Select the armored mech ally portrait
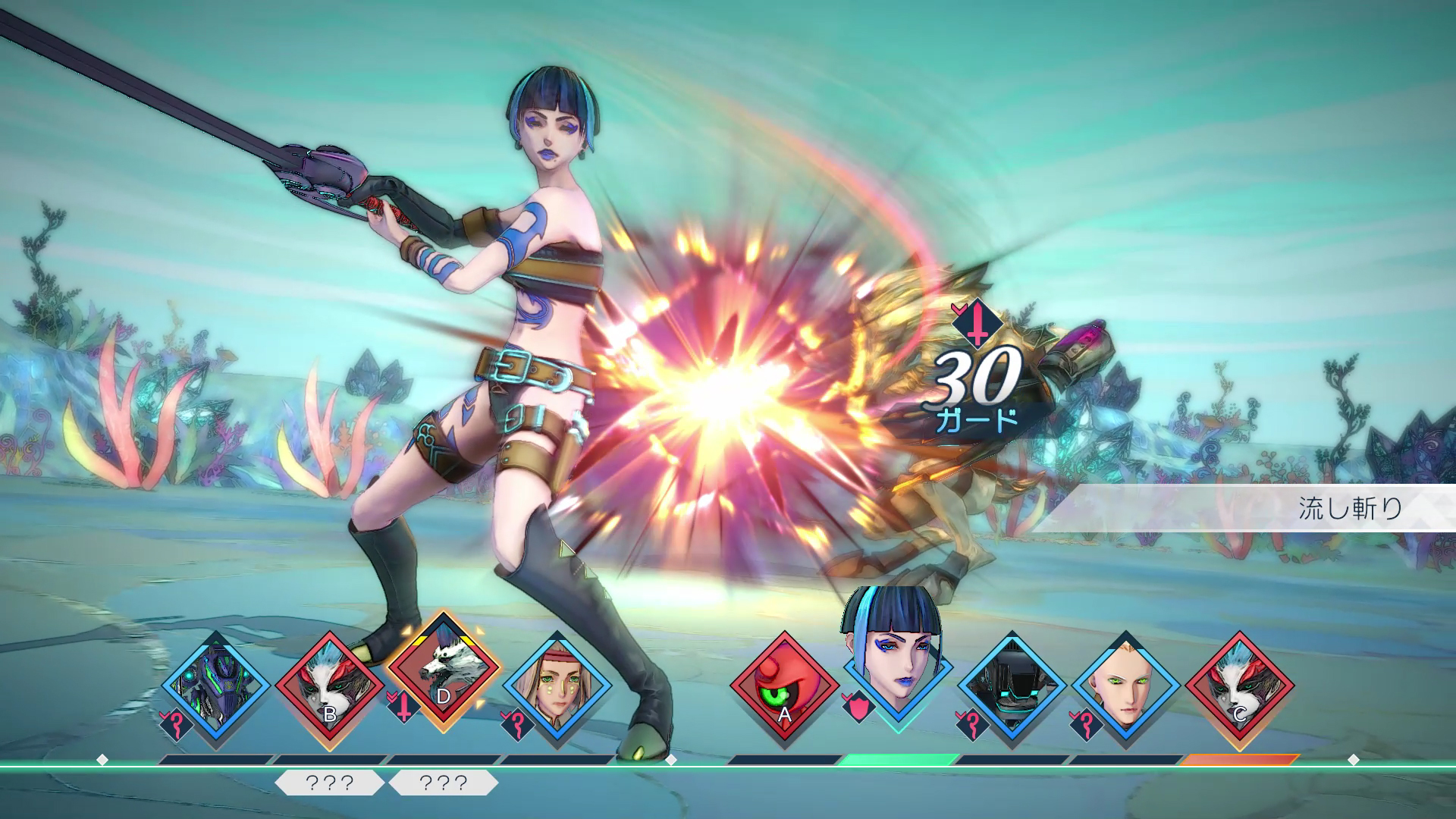This screenshot has height=819, width=1456. 215,687
